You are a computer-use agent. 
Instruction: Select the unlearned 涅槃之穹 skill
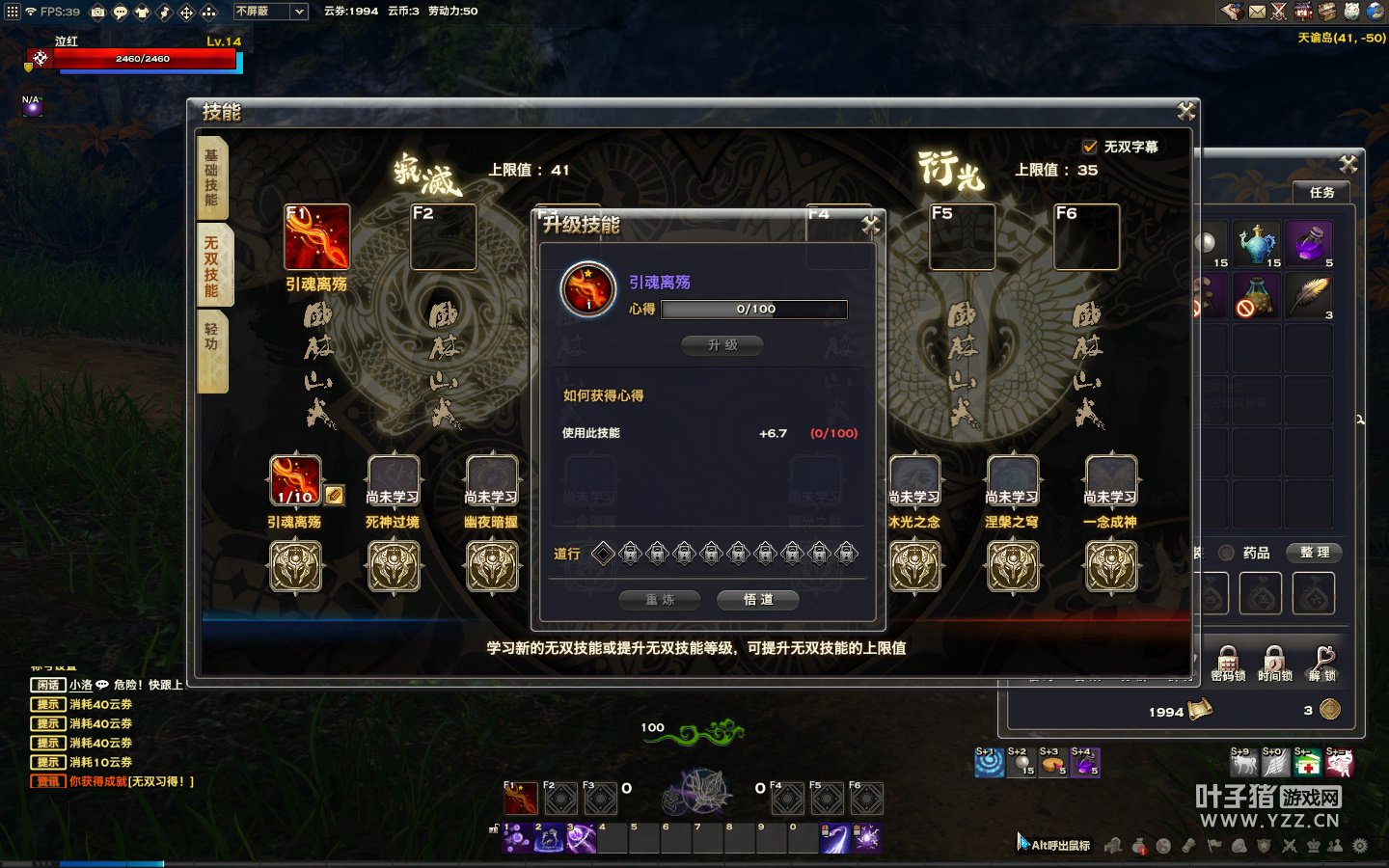[x=1012, y=480]
